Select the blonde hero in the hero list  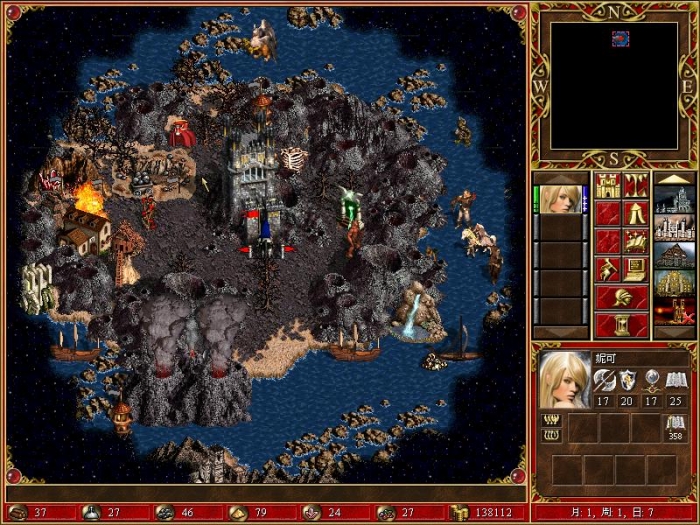tap(560, 199)
